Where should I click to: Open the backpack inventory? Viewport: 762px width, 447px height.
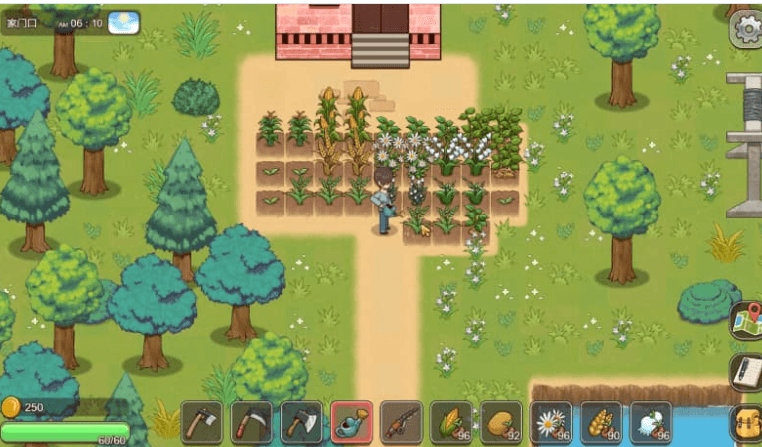pos(748,425)
